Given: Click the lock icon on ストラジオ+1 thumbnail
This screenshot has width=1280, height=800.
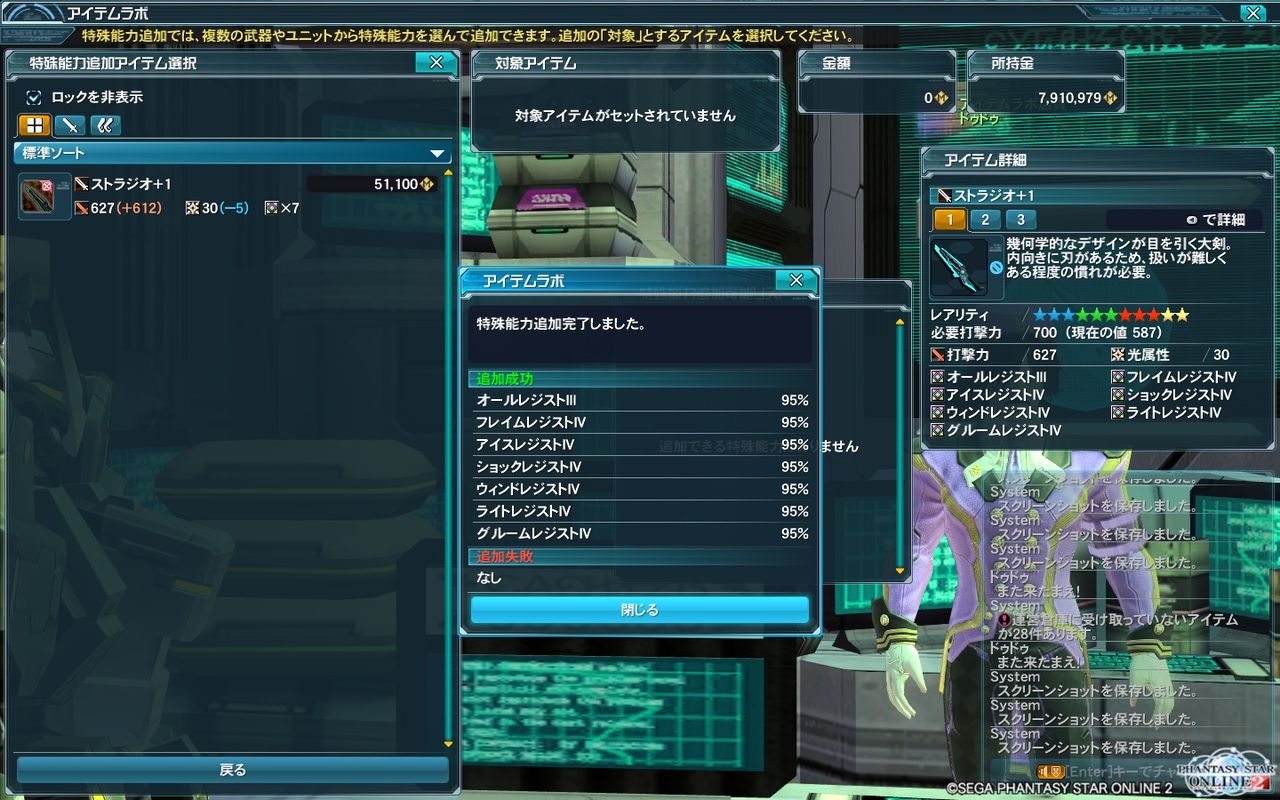Looking at the screenshot, I should point(45,186).
